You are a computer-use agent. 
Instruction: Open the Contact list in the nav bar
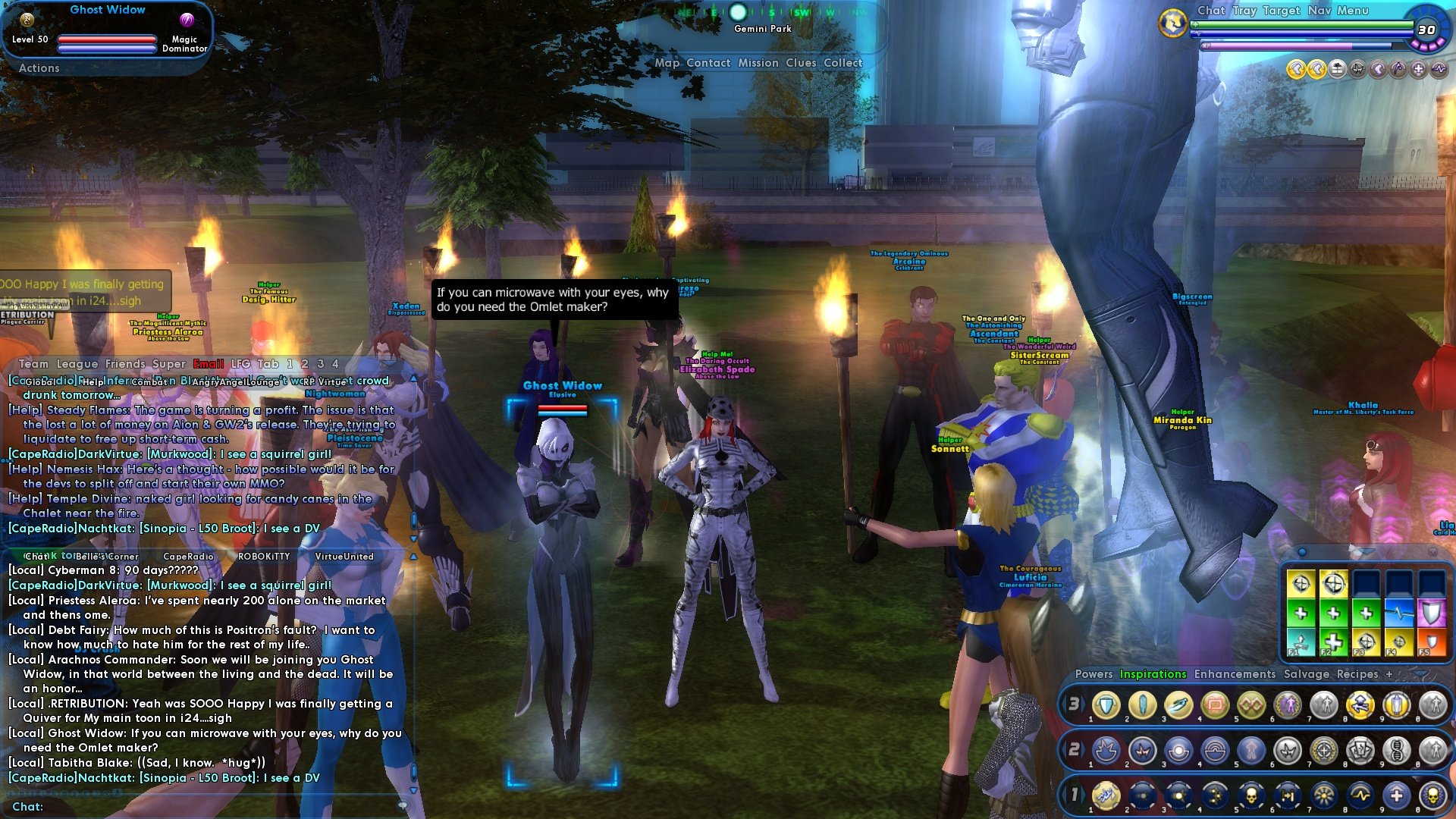pyautogui.click(x=708, y=63)
